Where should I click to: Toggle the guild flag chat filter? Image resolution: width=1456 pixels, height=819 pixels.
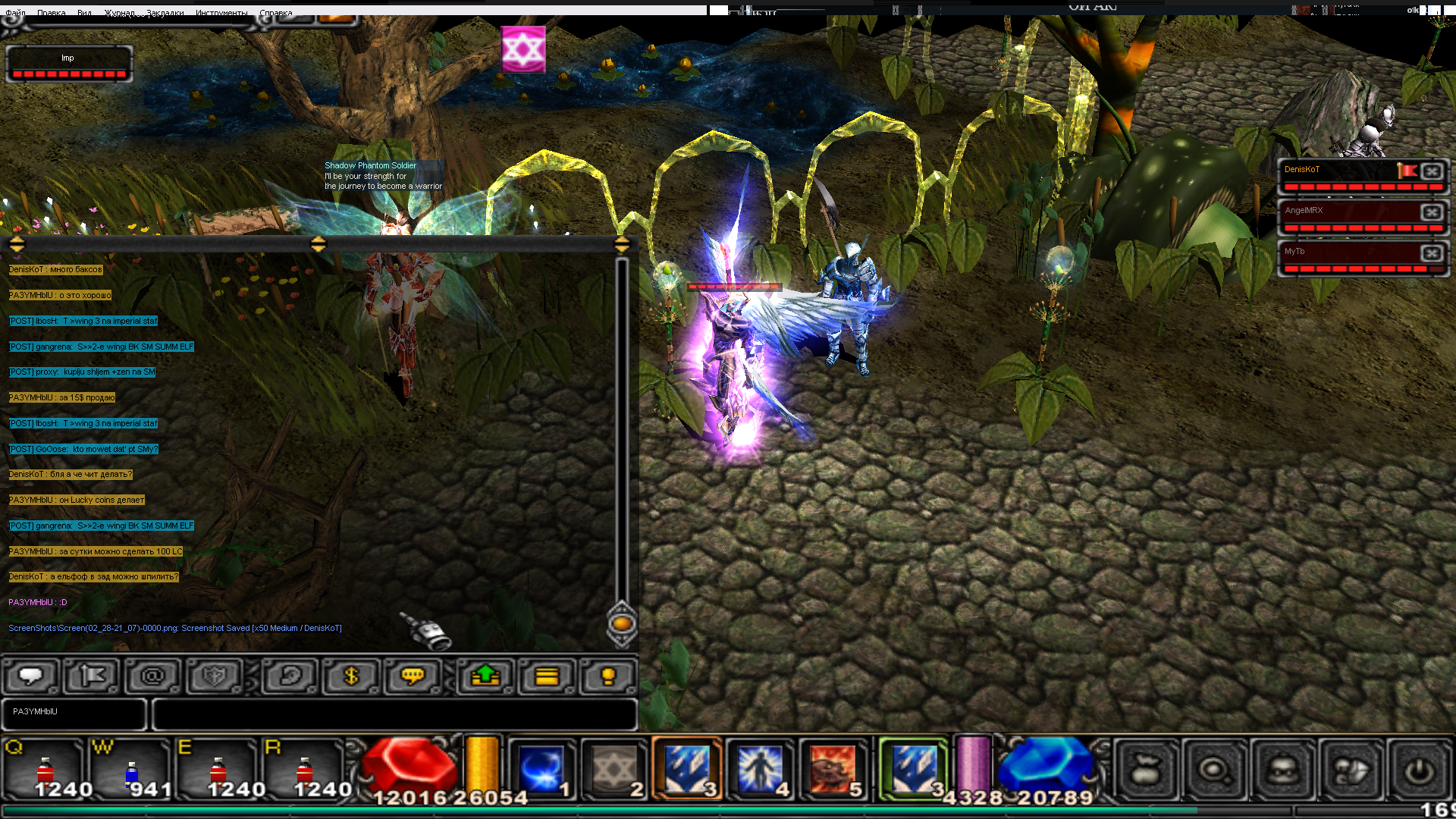[92, 676]
